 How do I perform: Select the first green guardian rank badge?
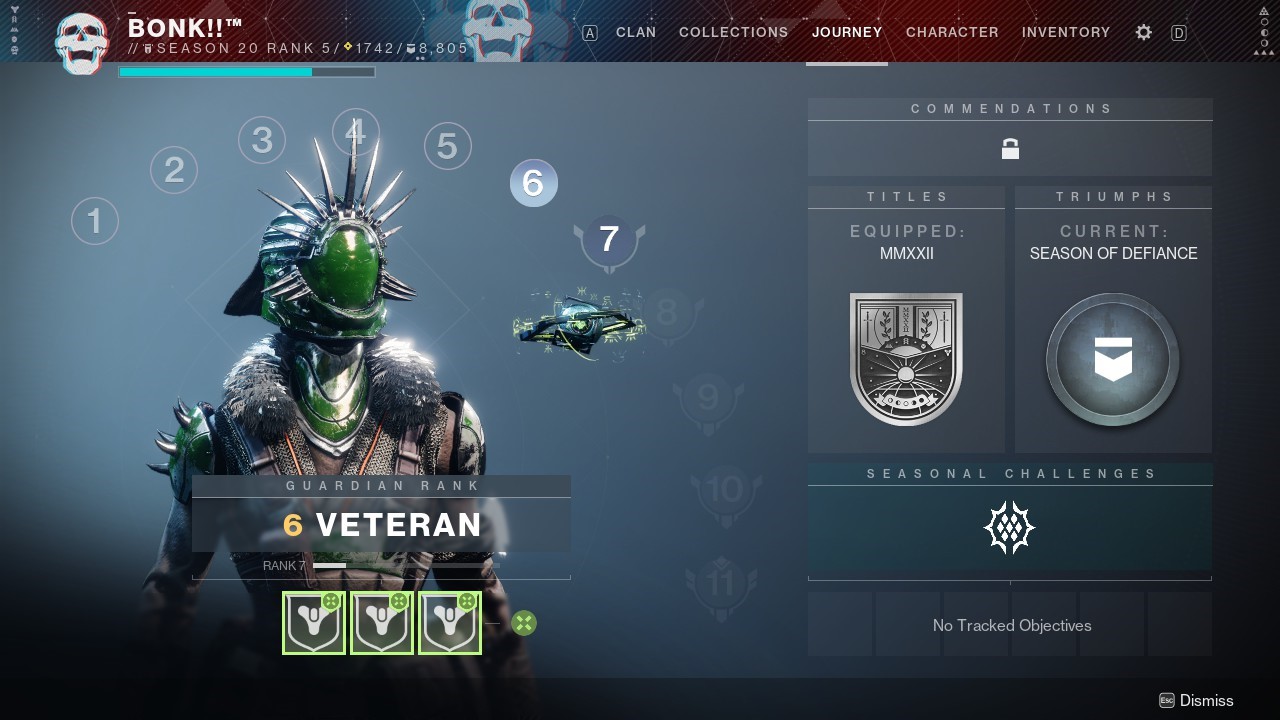(314, 622)
